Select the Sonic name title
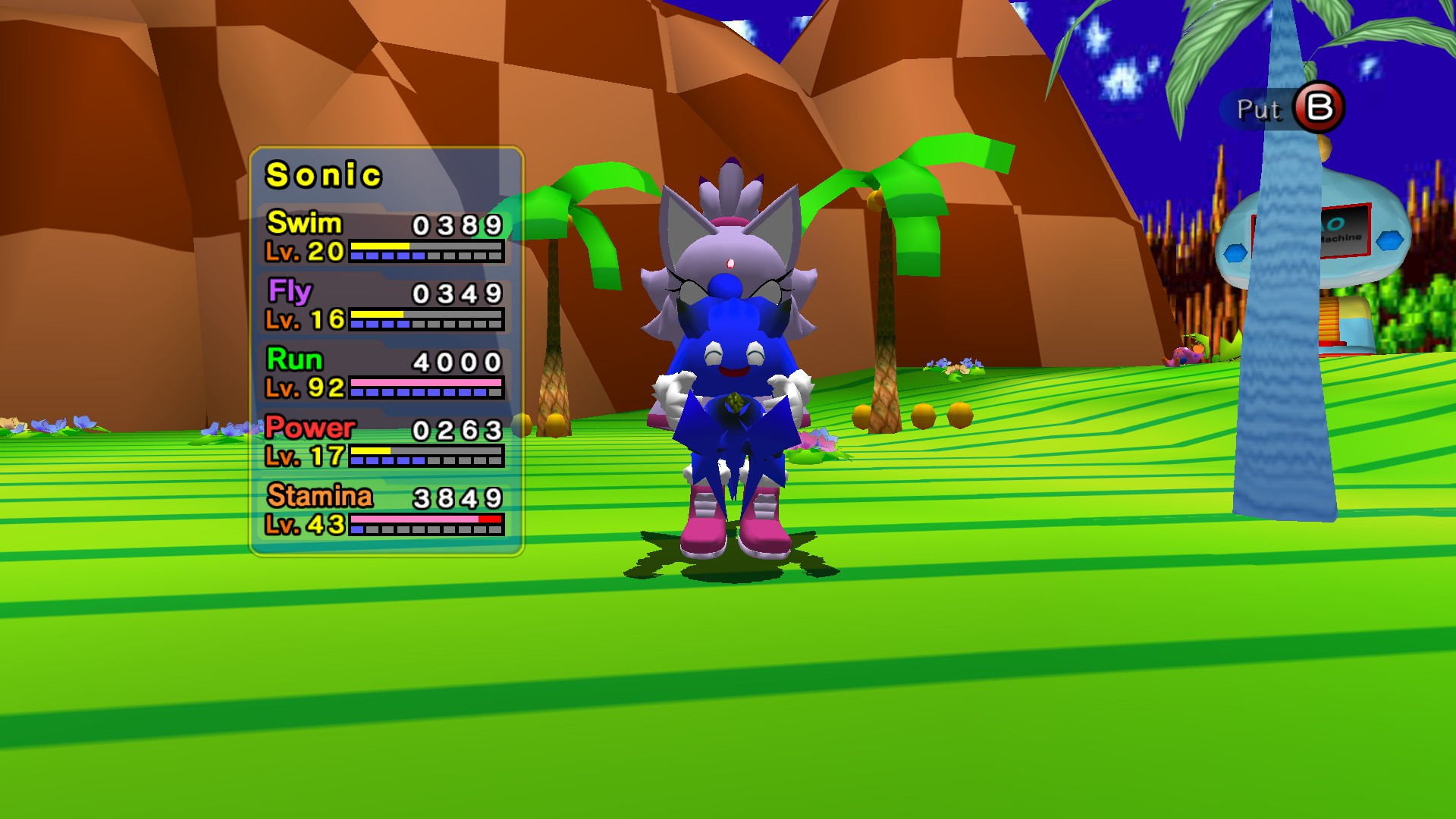1456x819 pixels. (325, 174)
